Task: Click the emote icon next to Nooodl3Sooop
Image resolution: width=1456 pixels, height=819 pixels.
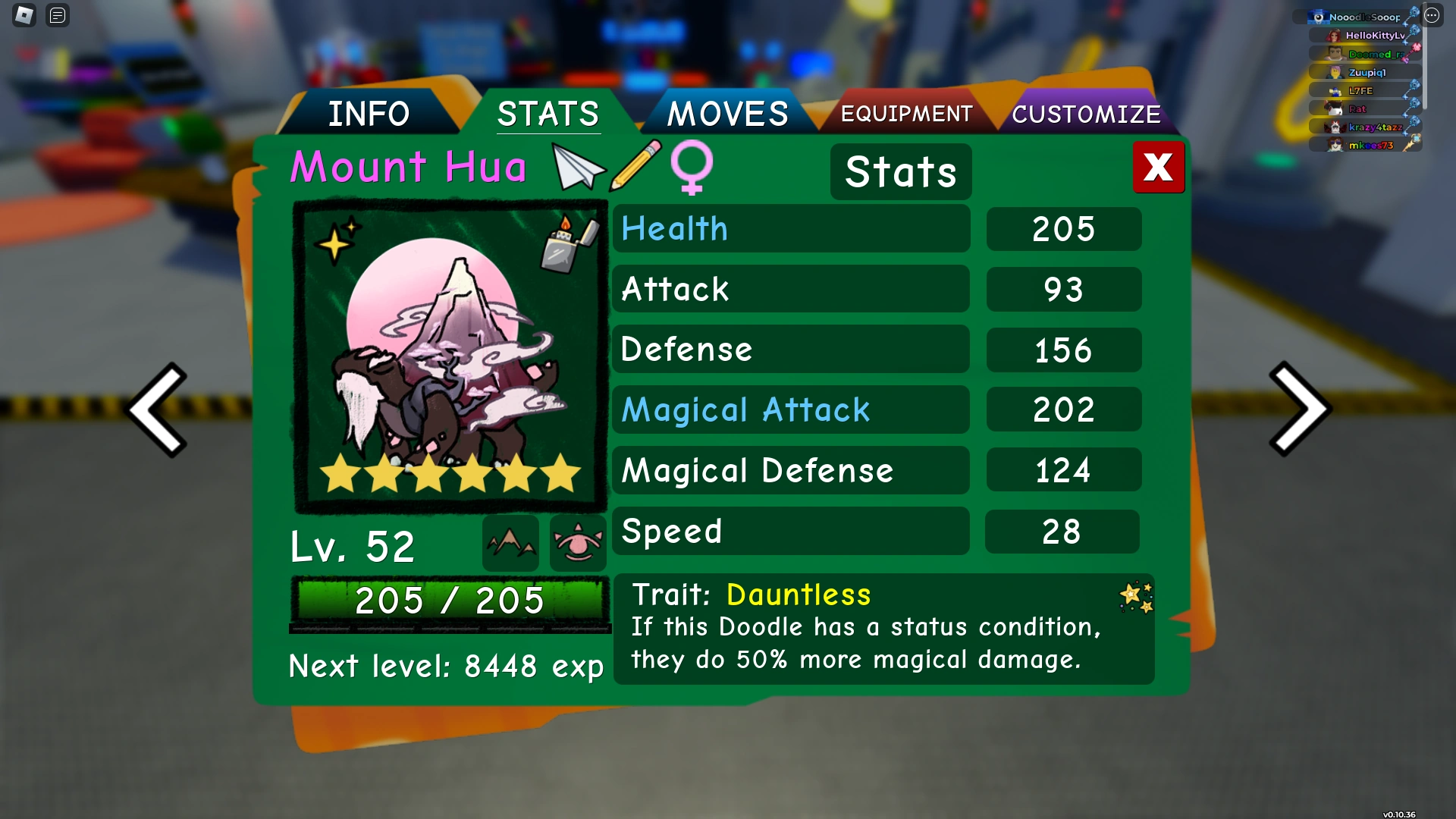Action: click(x=1412, y=15)
